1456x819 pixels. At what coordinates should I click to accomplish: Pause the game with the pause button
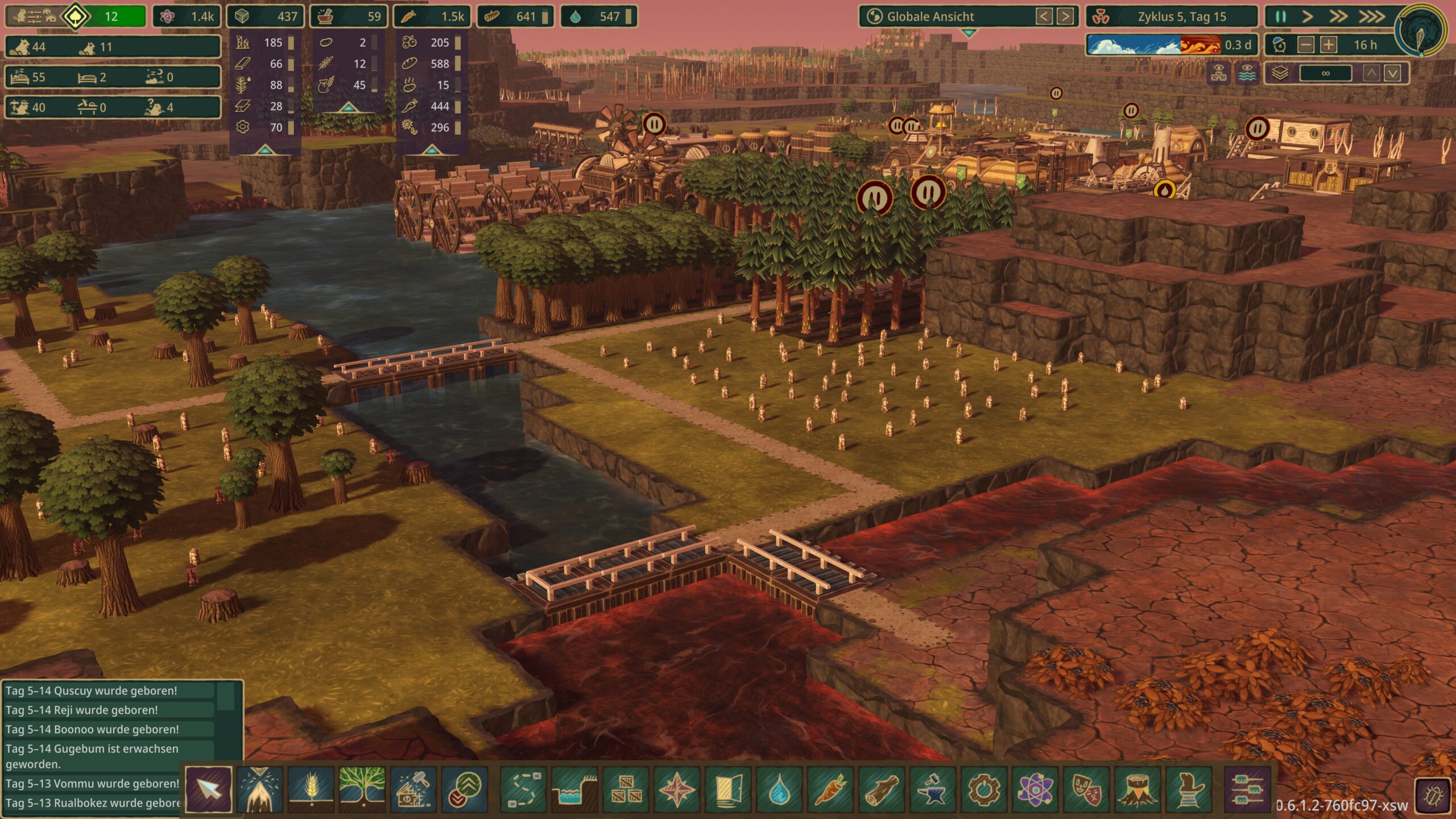1281,16
